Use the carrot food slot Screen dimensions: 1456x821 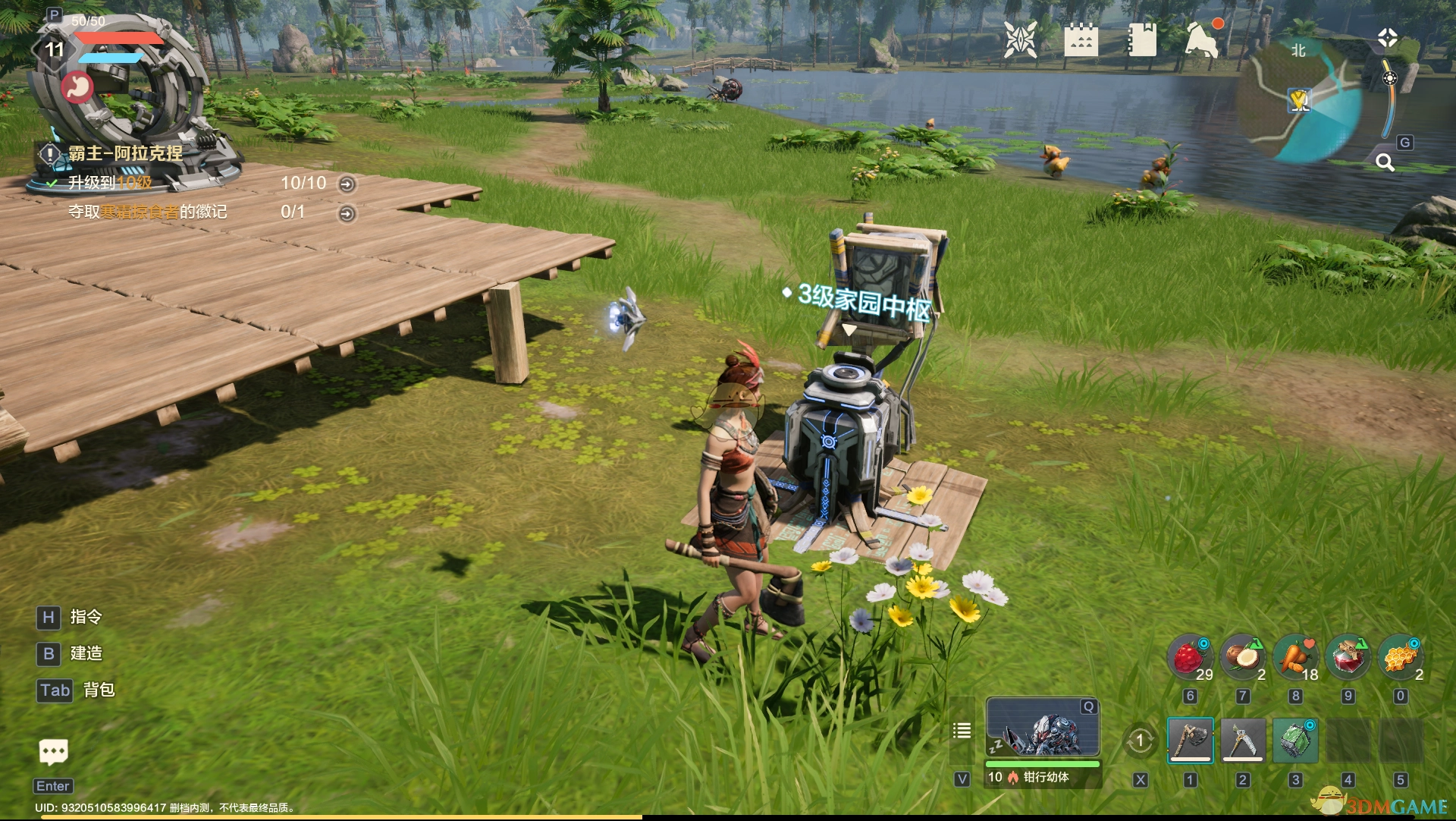[x=1295, y=657]
